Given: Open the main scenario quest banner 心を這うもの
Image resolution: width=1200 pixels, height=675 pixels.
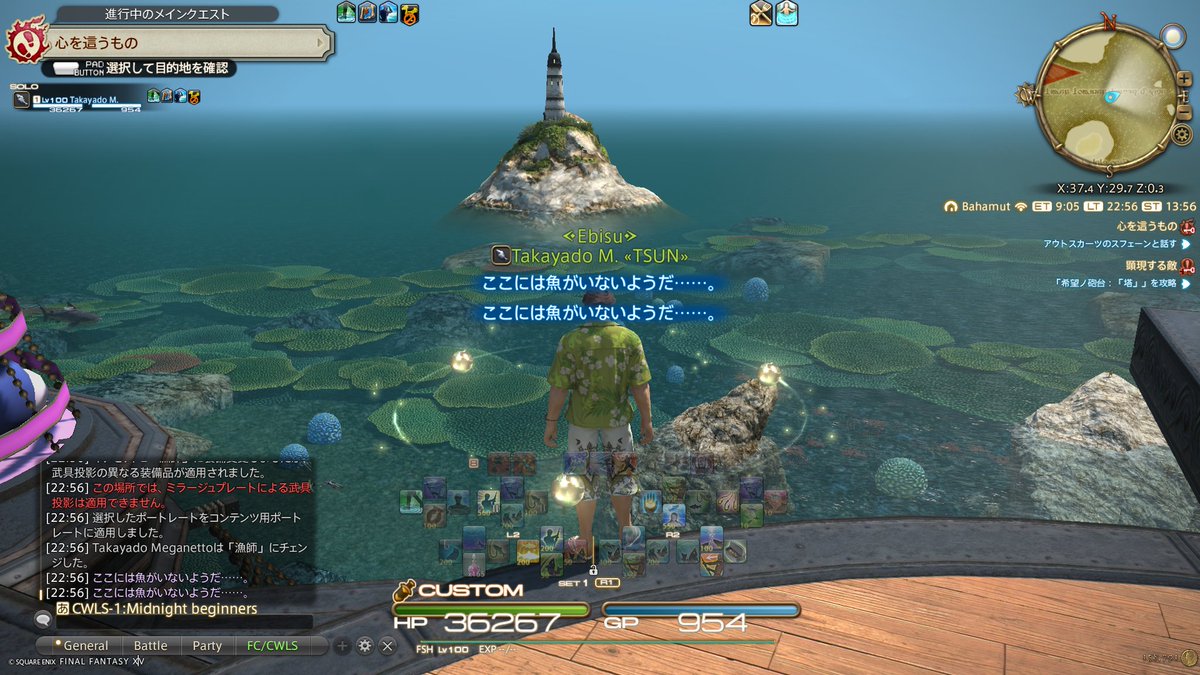Looking at the screenshot, I should coord(180,43).
